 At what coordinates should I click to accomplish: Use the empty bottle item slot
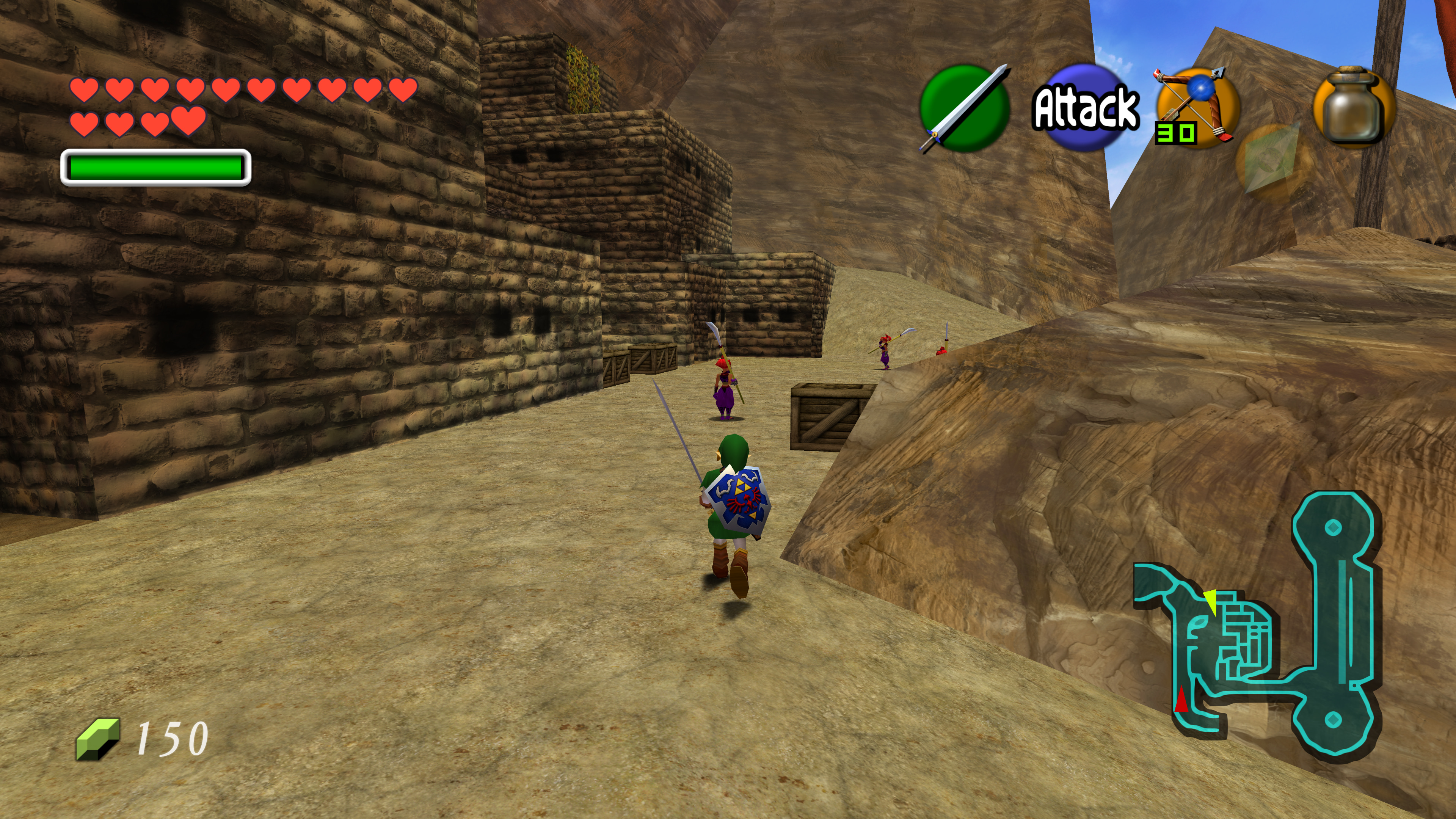[1354, 107]
